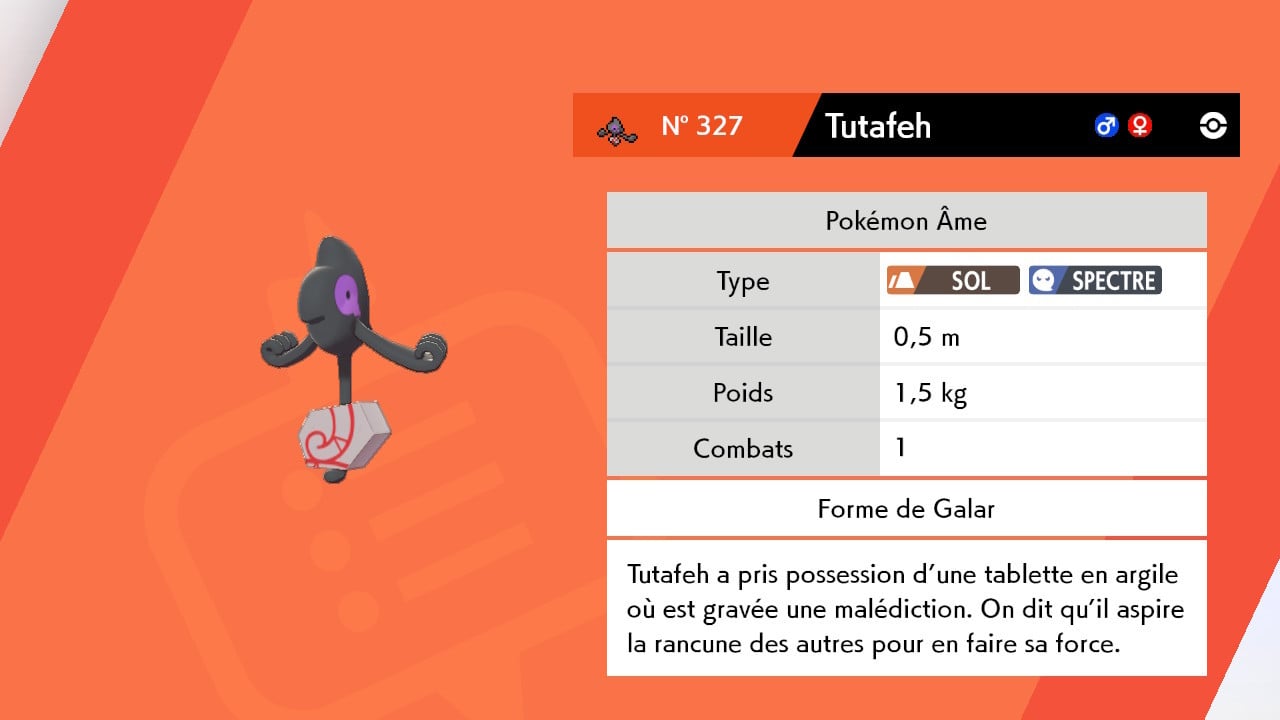Viewport: 1280px width, 720px height.
Task: Select the Taille row
Action: pyautogui.click(x=742, y=337)
